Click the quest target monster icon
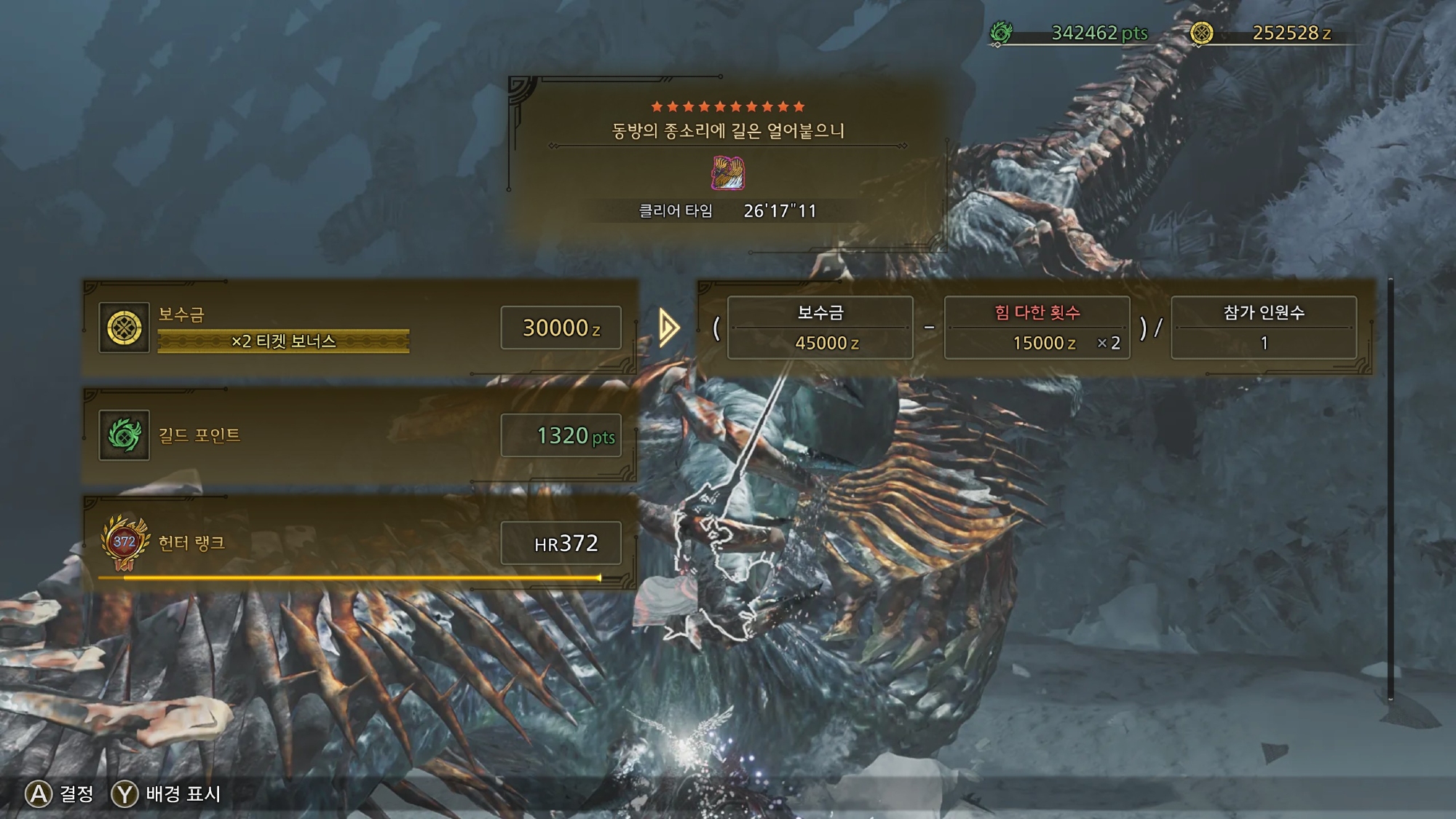1456x819 pixels. point(728,173)
